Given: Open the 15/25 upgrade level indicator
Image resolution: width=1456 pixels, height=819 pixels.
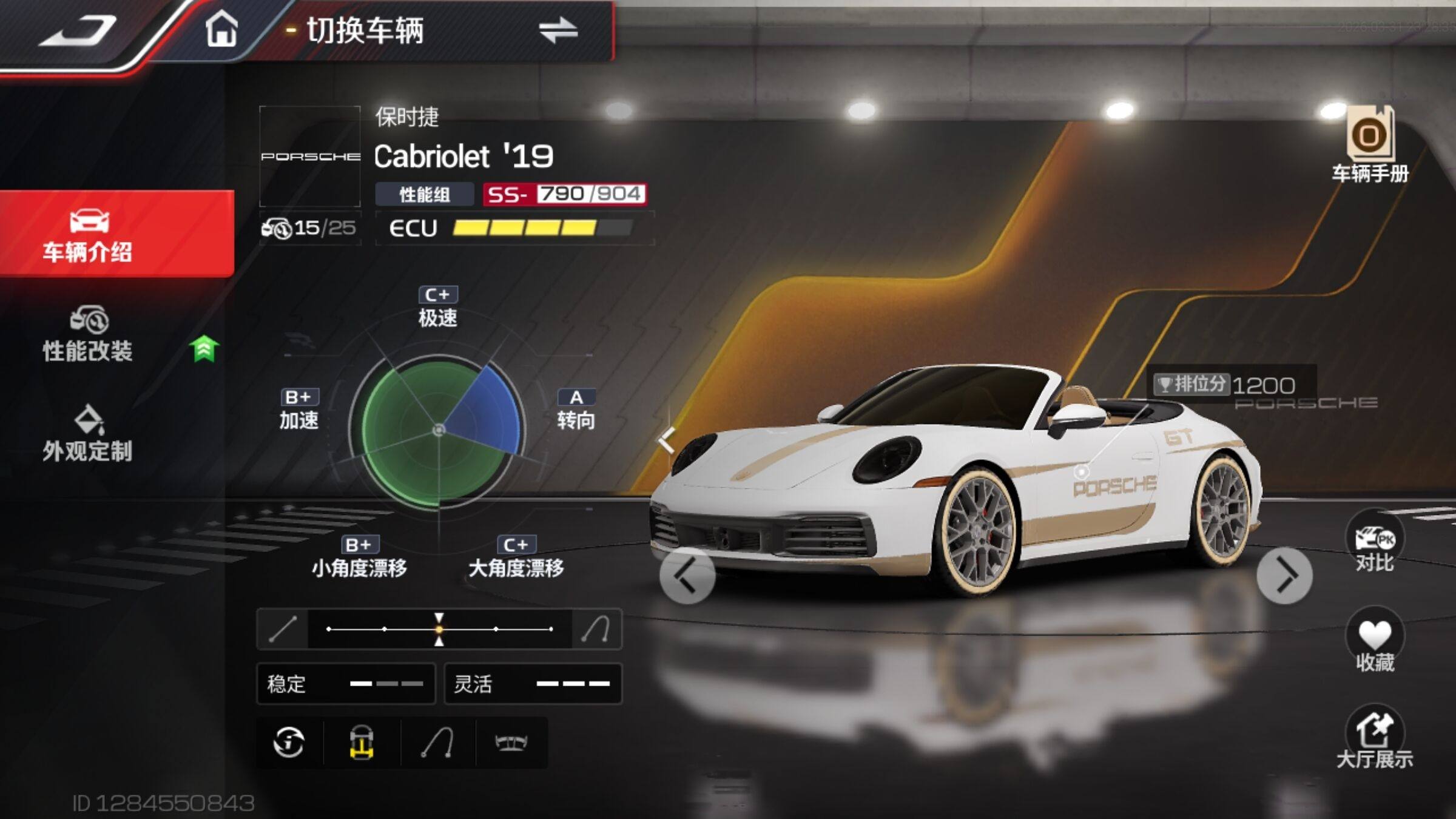Looking at the screenshot, I should click(309, 228).
